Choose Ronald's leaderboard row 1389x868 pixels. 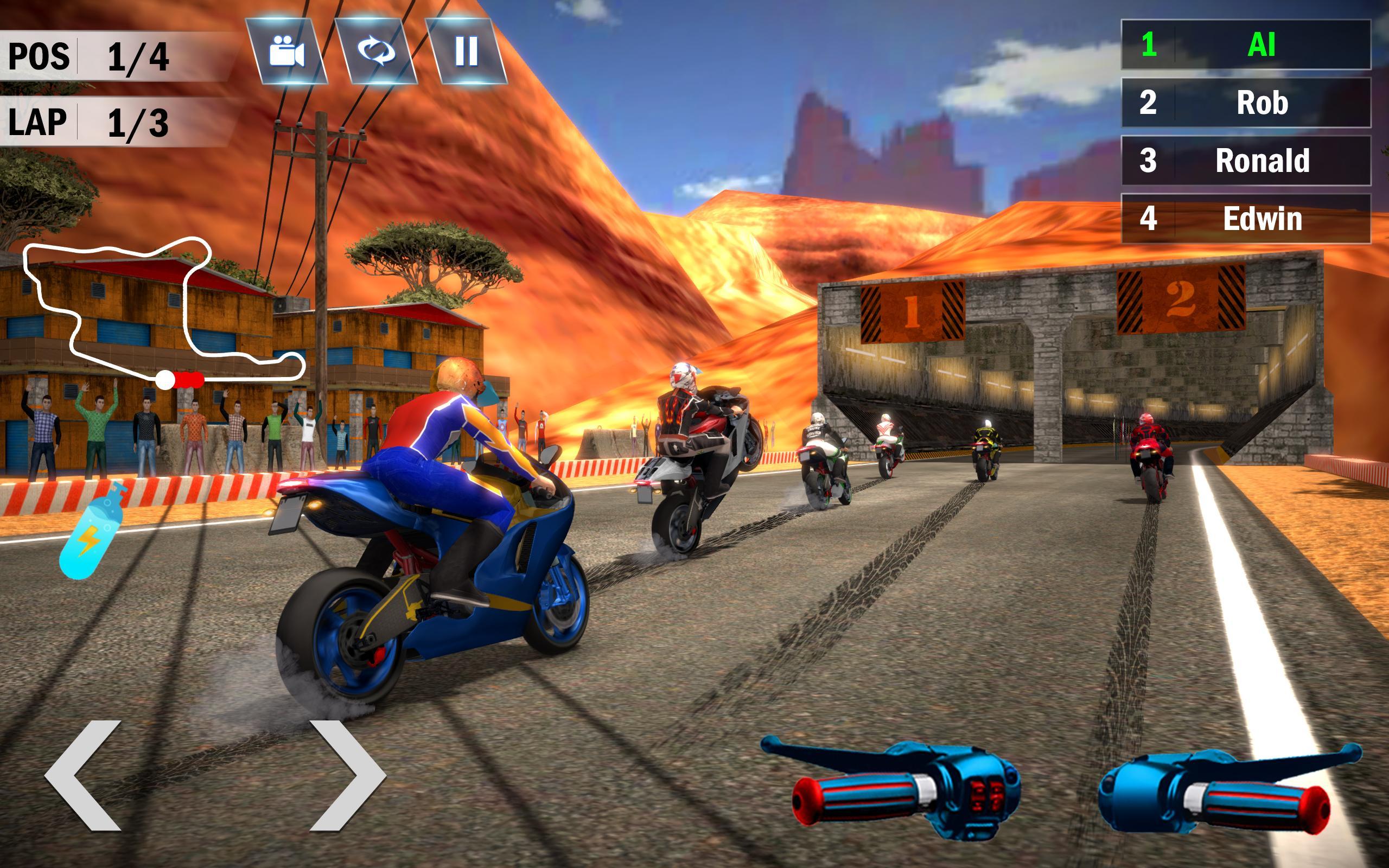(1246, 161)
